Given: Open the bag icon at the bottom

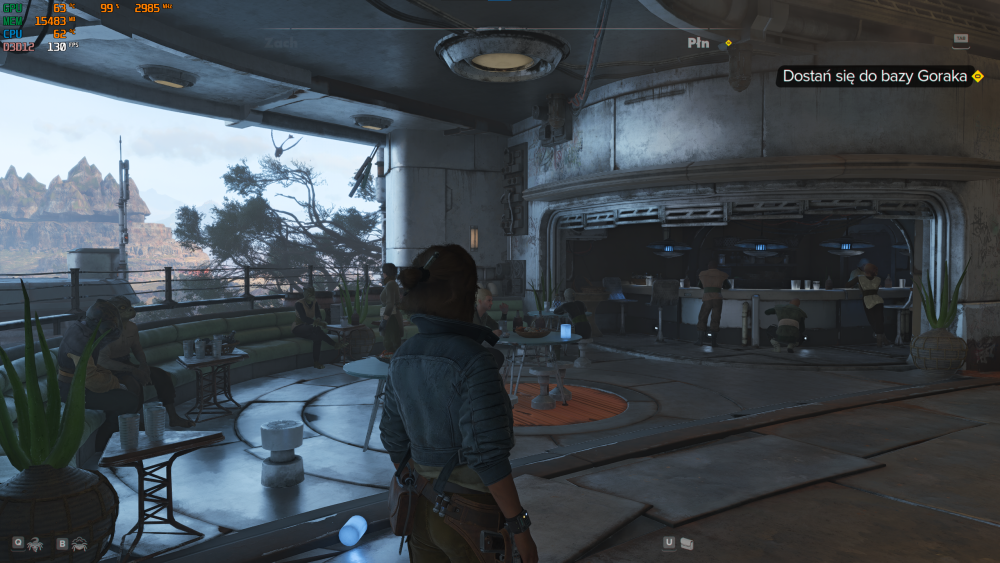Looking at the screenshot, I should 687,543.
